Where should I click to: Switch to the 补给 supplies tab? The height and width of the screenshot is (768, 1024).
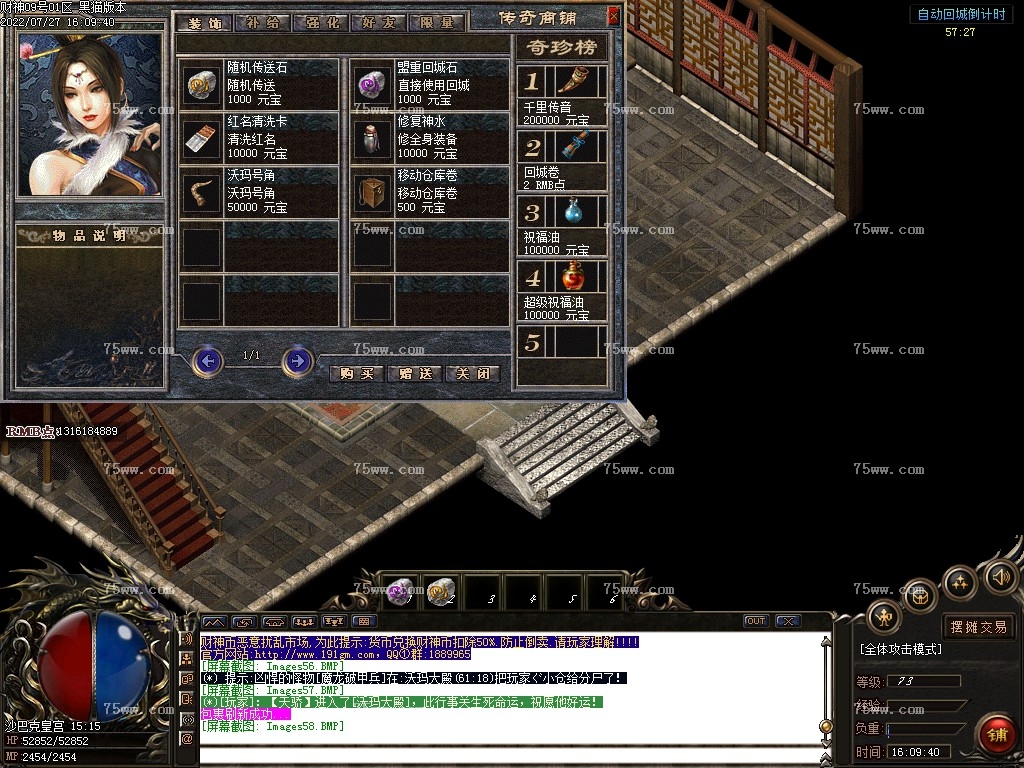pyautogui.click(x=264, y=22)
